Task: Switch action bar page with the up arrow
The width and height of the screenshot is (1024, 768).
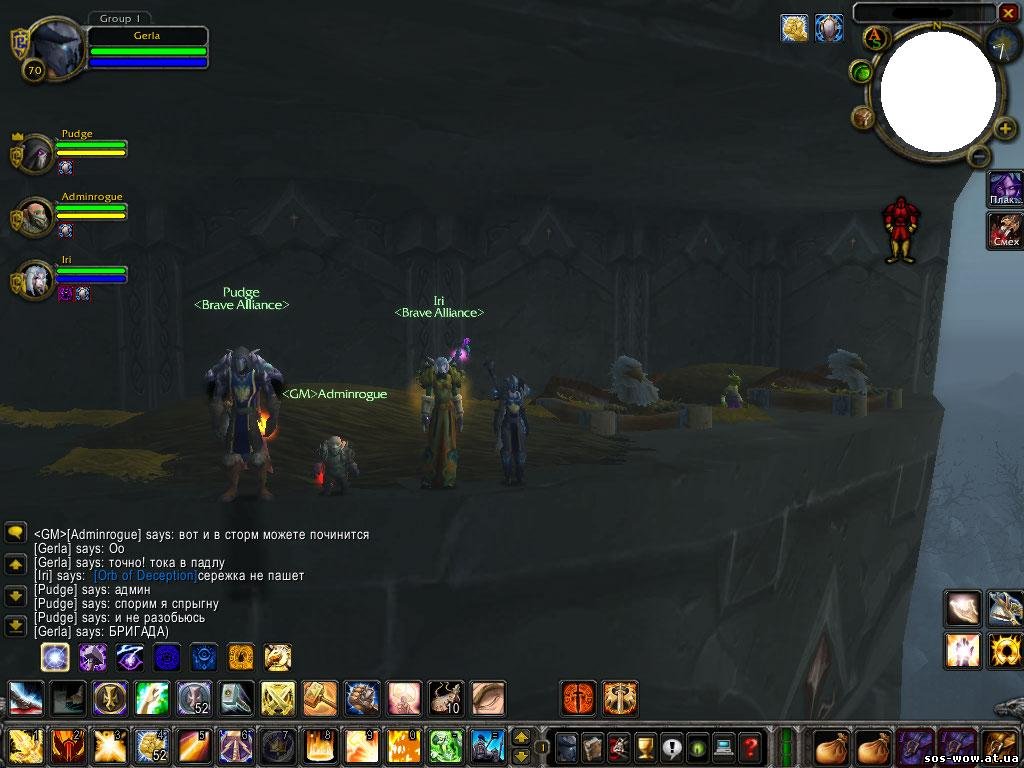Action: [521, 737]
